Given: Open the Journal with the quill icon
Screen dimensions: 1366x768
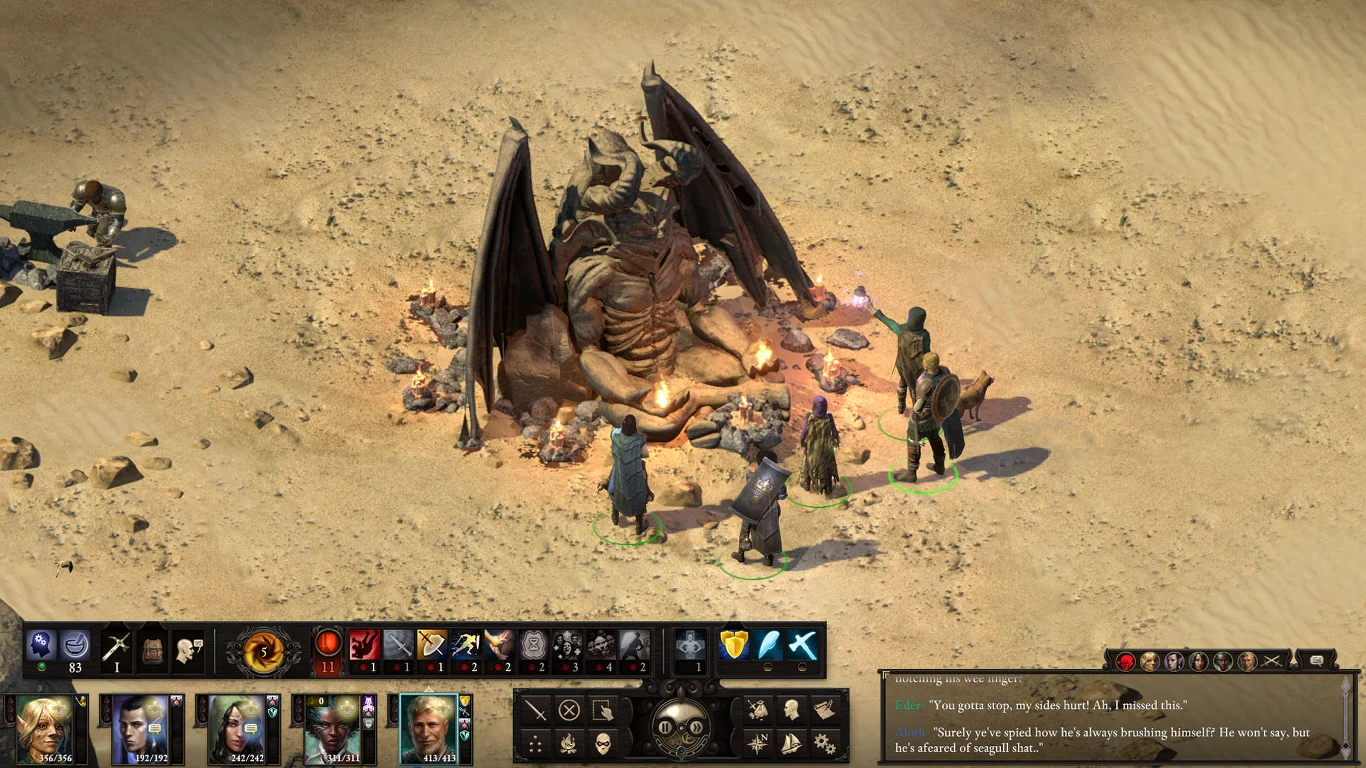Looking at the screenshot, I should [x=825, y=709].
